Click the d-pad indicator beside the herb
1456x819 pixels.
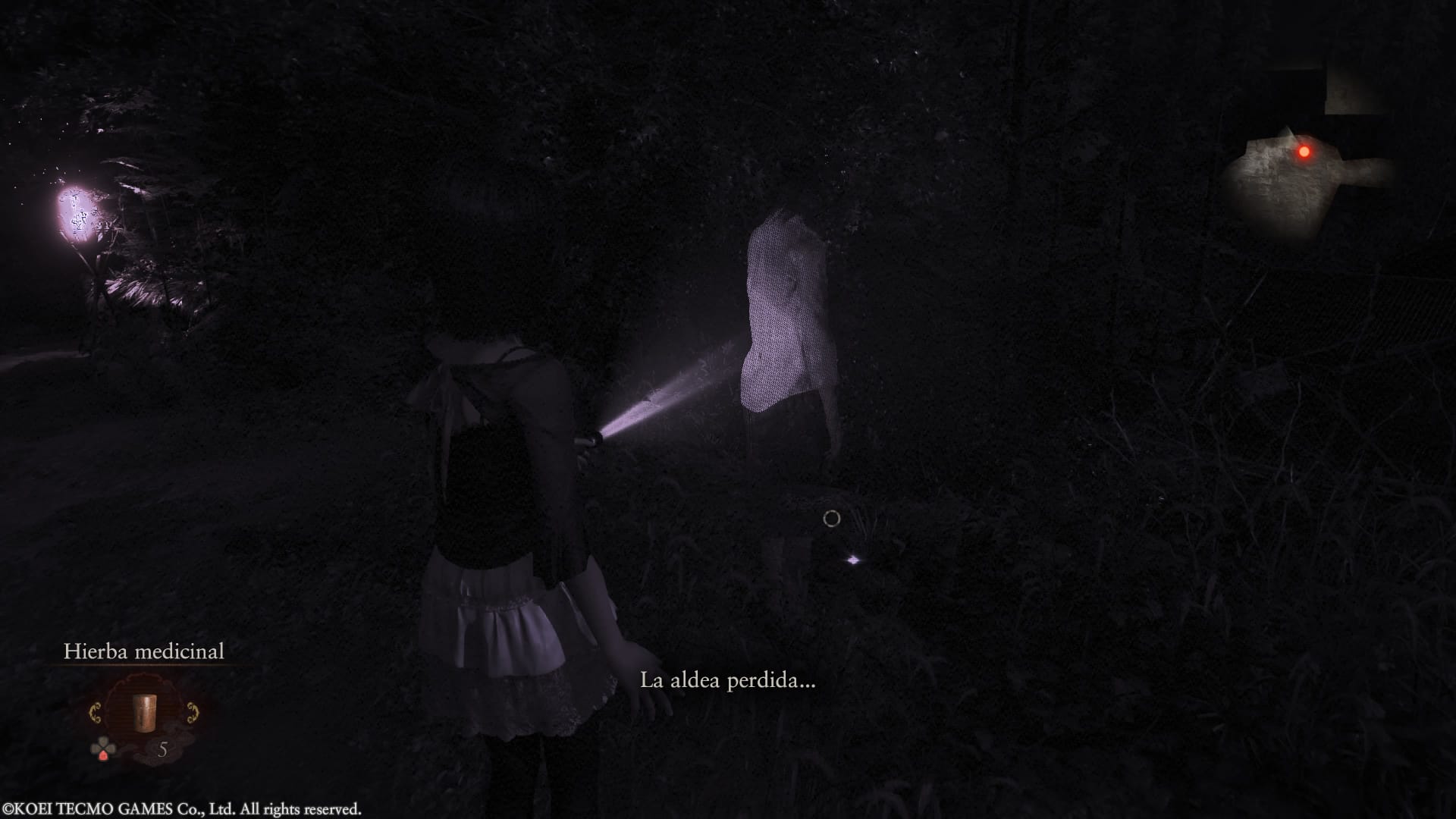103,747
